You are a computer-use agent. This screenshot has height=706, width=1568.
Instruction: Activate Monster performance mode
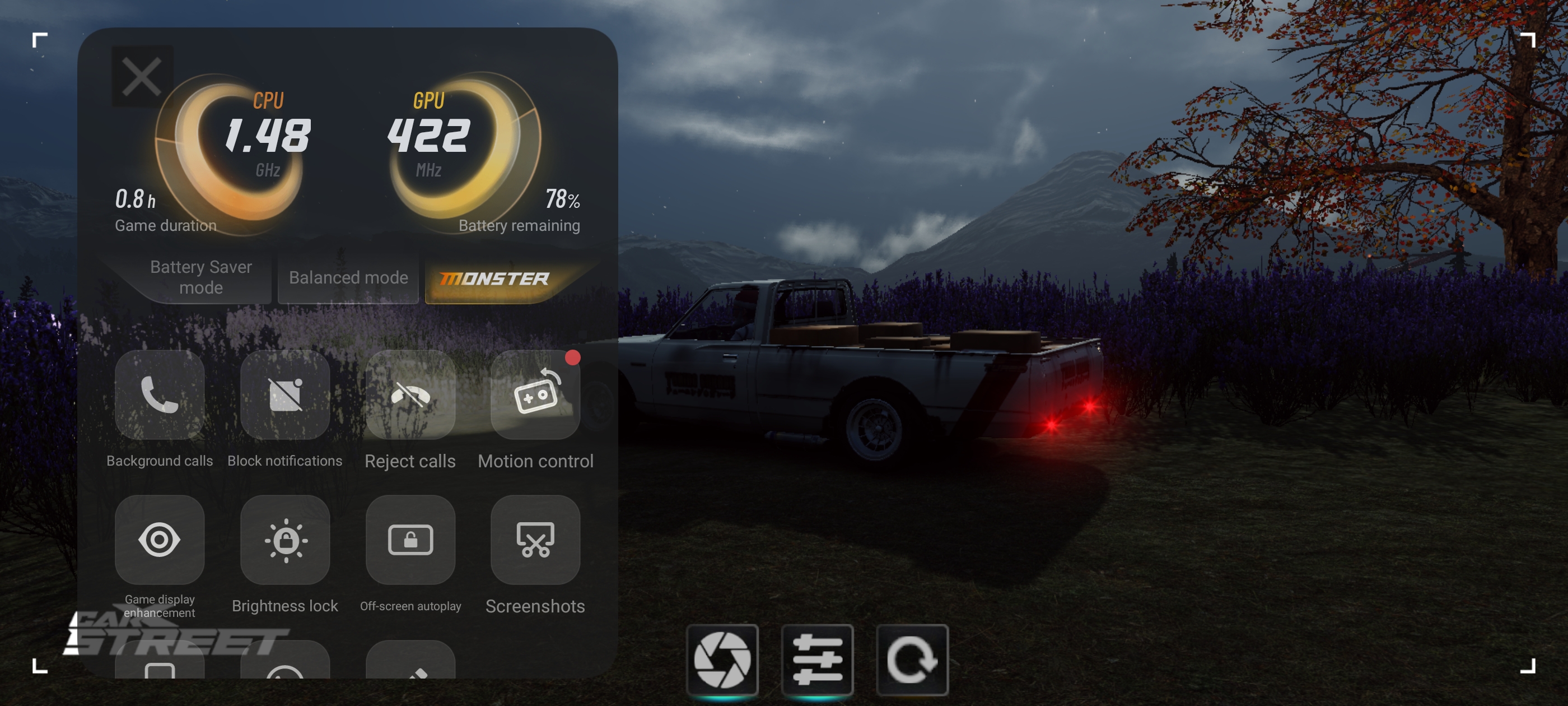(494, 279)
